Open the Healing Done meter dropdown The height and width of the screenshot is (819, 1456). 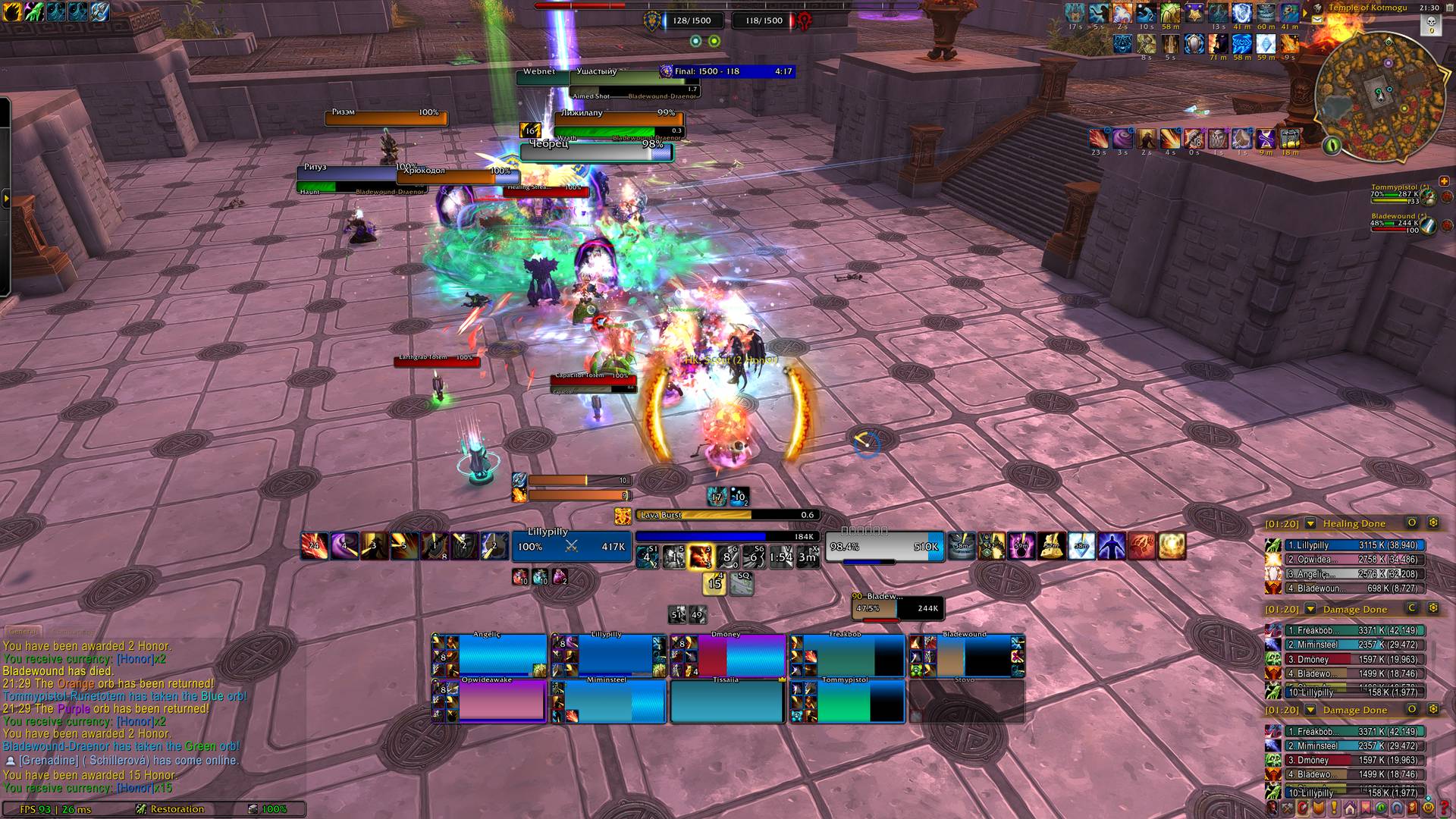1310,524
